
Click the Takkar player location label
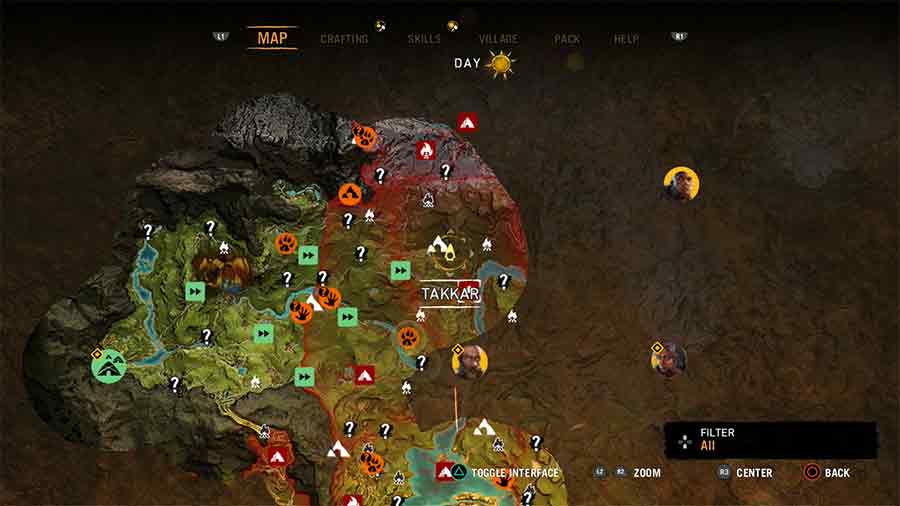(450, 293)
